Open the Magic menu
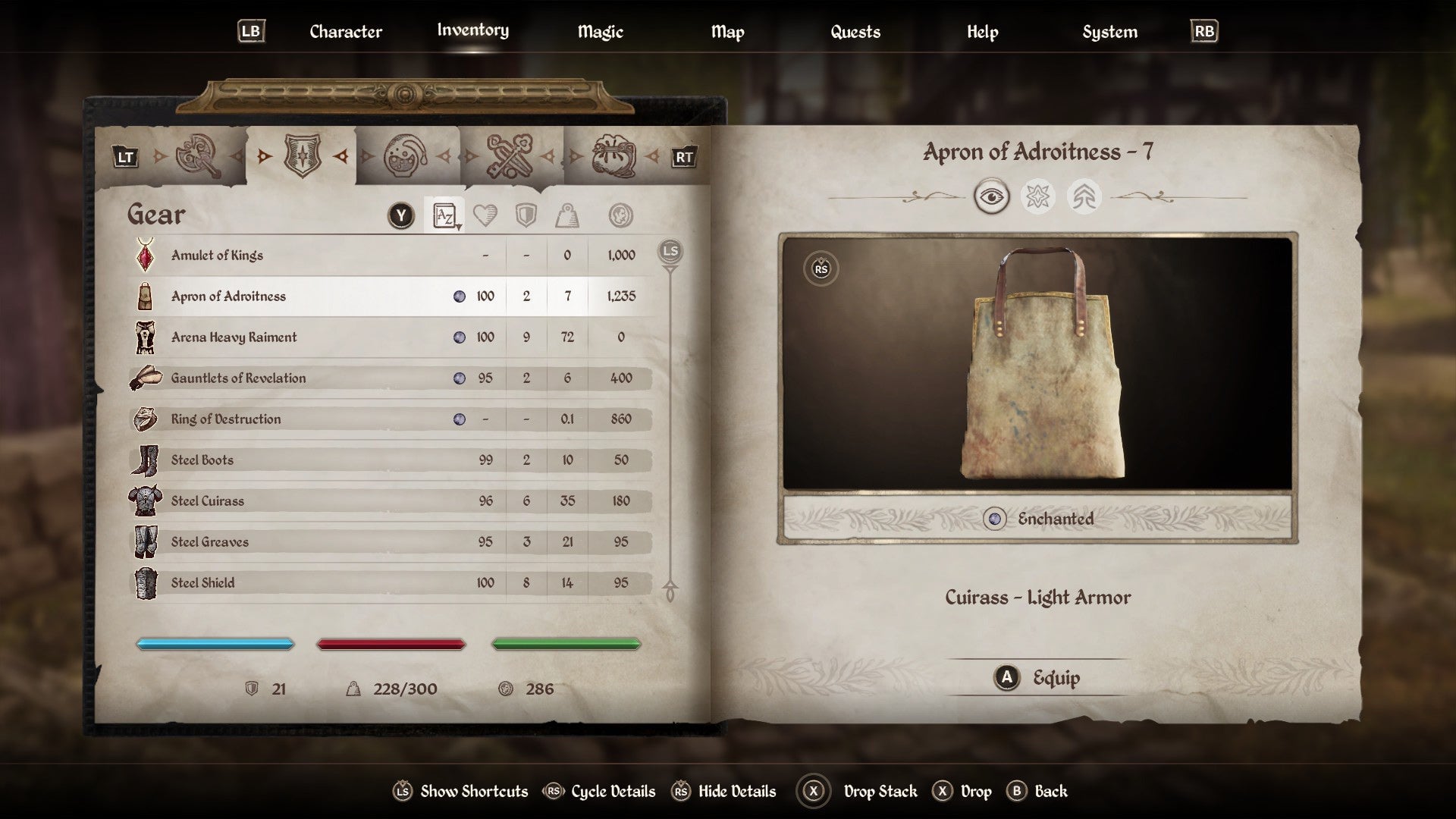The height and width of the screenshot is (819, 1456). coord(600,32)
